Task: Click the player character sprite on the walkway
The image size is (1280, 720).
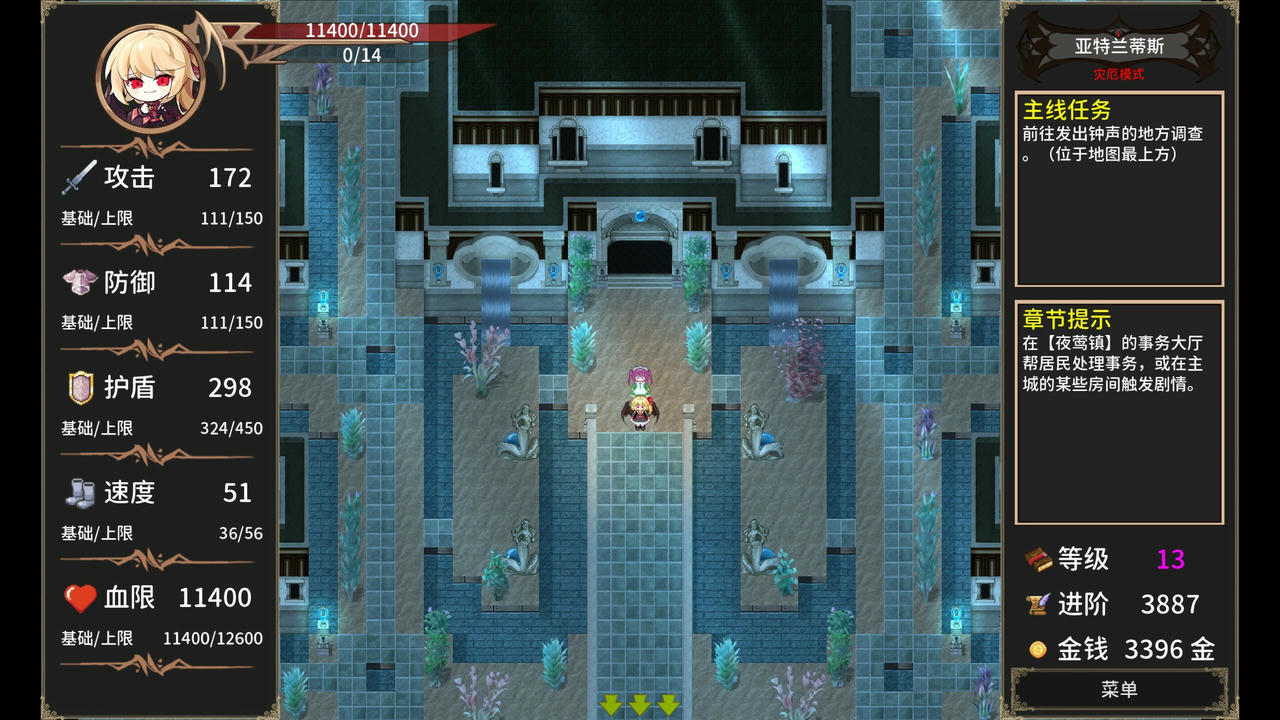Action: 640,413
